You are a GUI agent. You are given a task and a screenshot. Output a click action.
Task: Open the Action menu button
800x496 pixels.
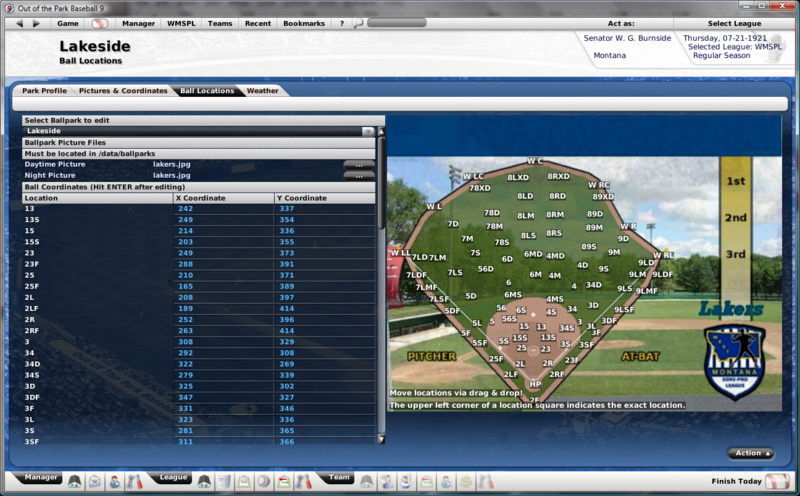coord(750,453)
